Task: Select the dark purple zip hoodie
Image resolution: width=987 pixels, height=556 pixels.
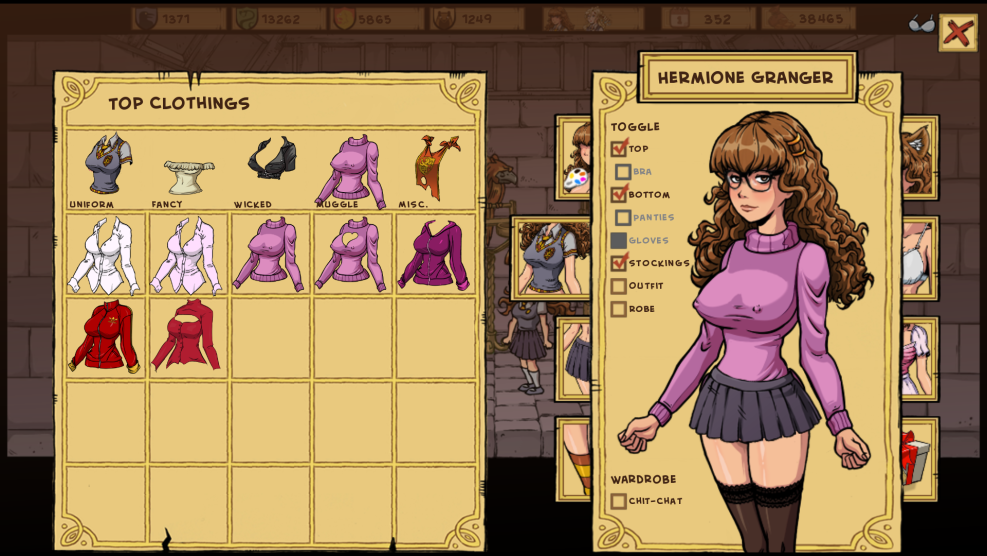Action: click(435, 255)
